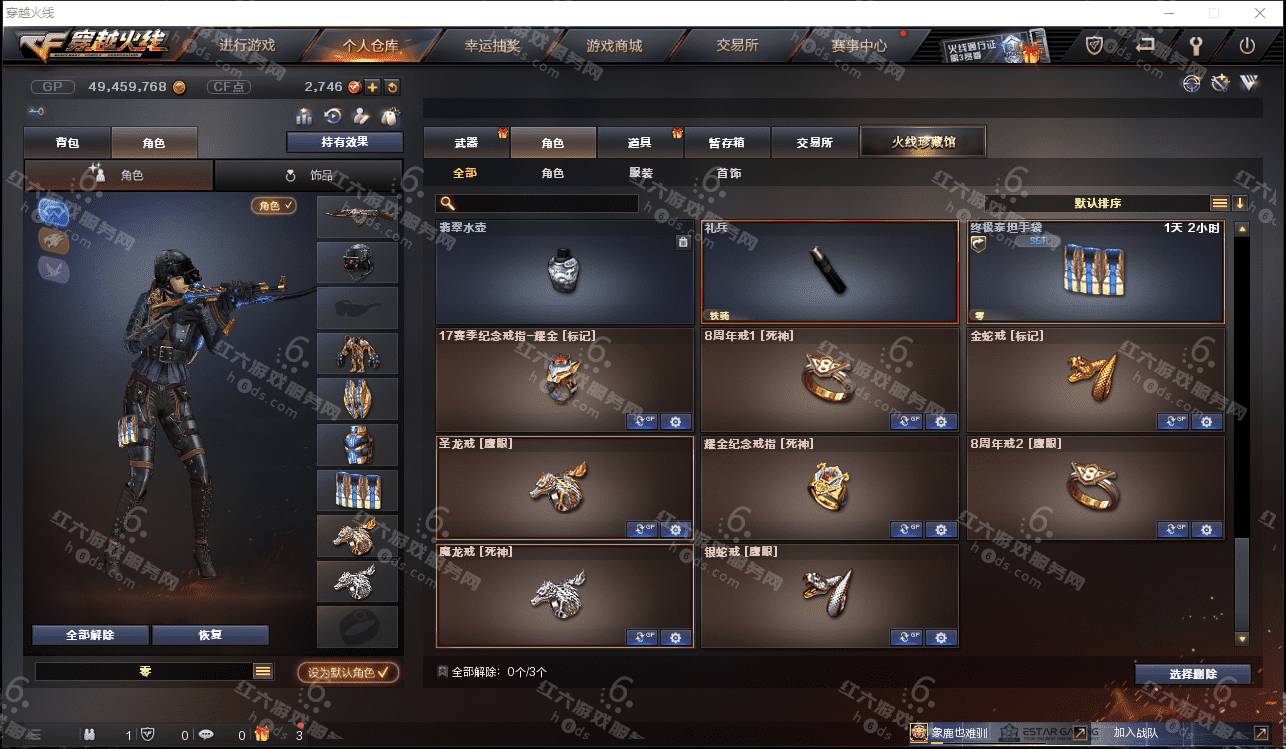Filter by 首饰 jewelry category
Viewport: 1286px width, 749px height.
tap(729, 174)
